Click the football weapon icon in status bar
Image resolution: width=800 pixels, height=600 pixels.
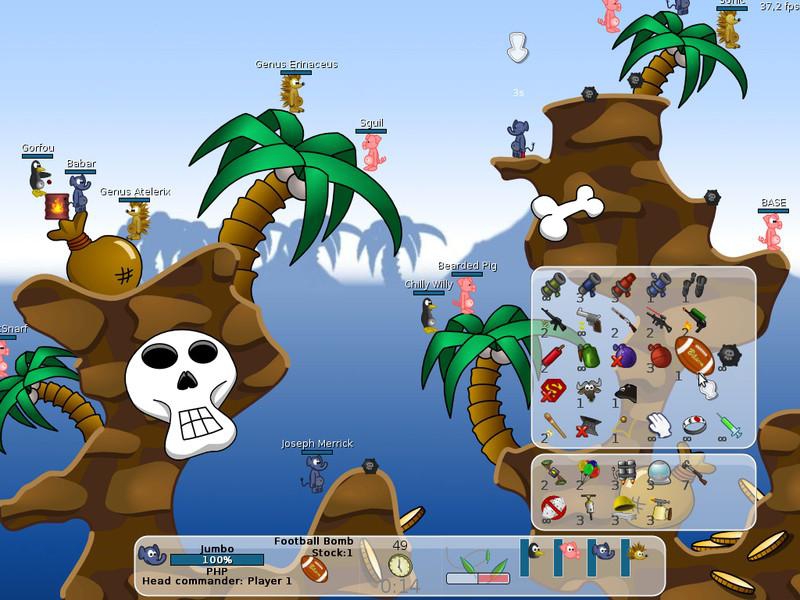[x=313, y=570]
